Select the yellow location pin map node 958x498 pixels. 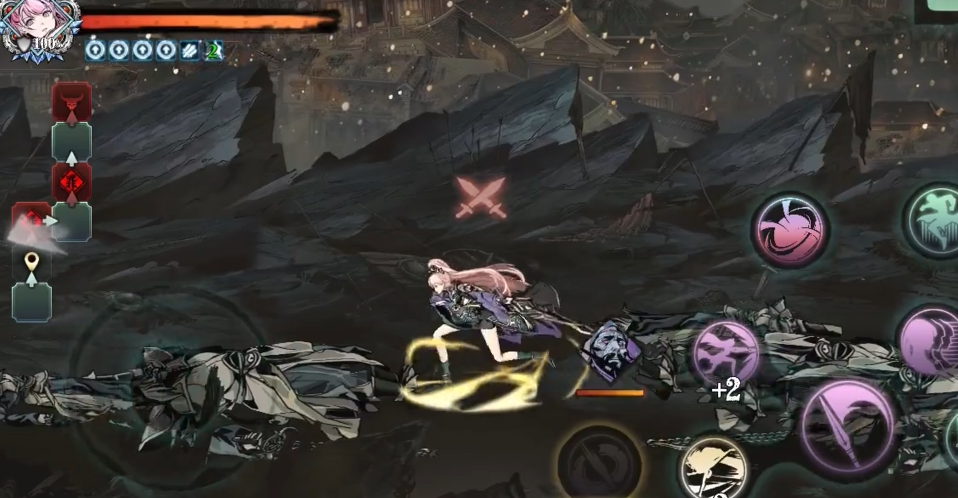[x=31, y=264]
